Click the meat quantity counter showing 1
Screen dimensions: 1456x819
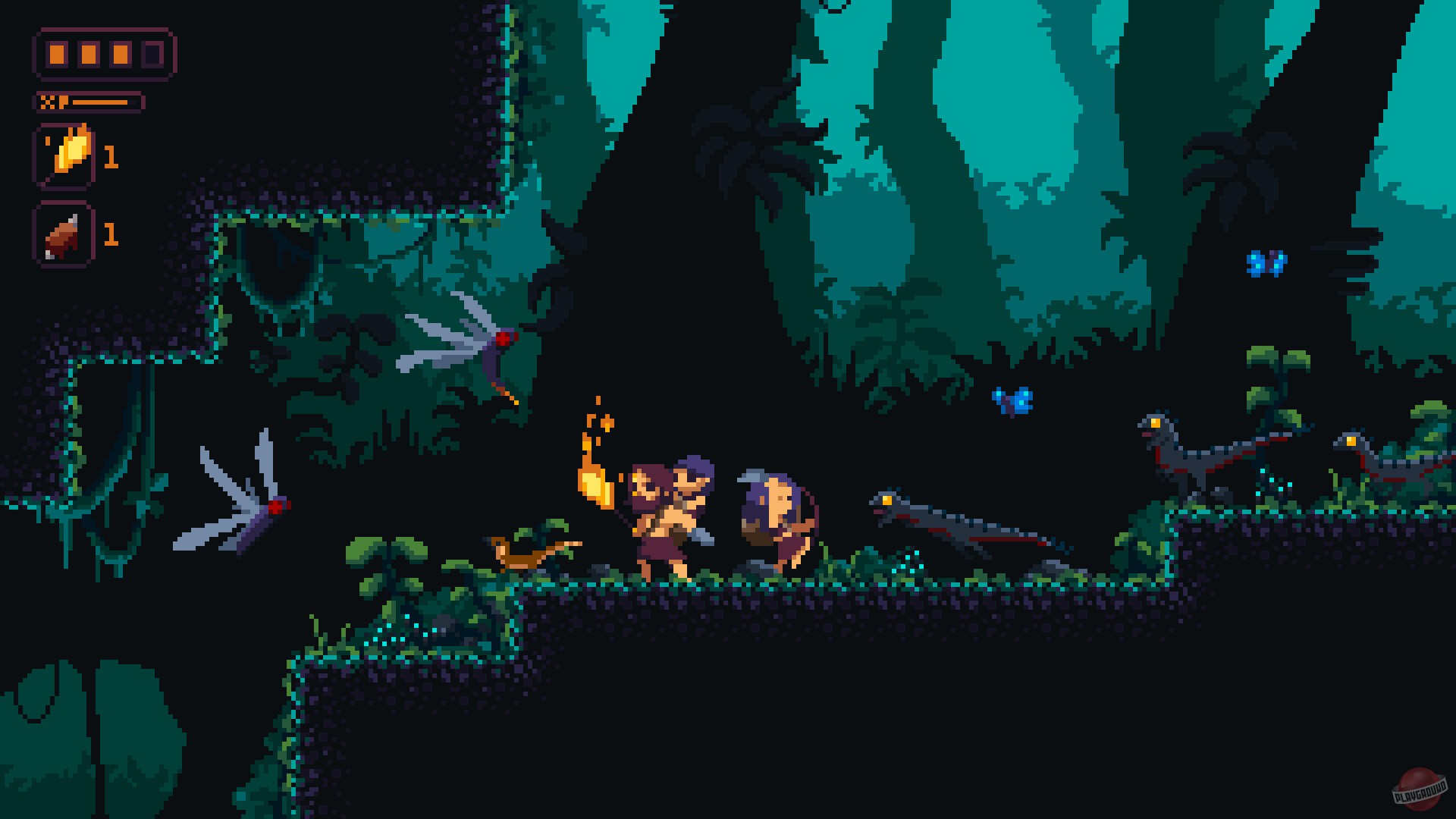click(111, 235)
